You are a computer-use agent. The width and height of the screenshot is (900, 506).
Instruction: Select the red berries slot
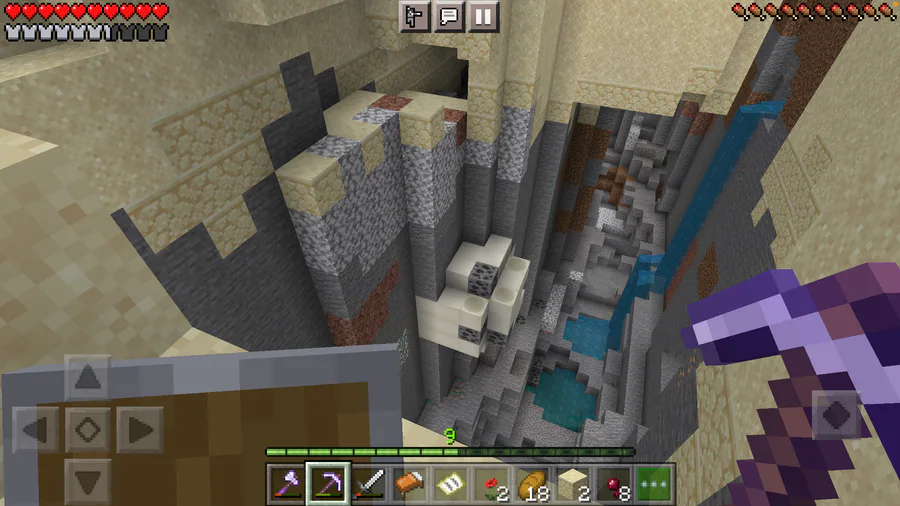tap(615, 483)
